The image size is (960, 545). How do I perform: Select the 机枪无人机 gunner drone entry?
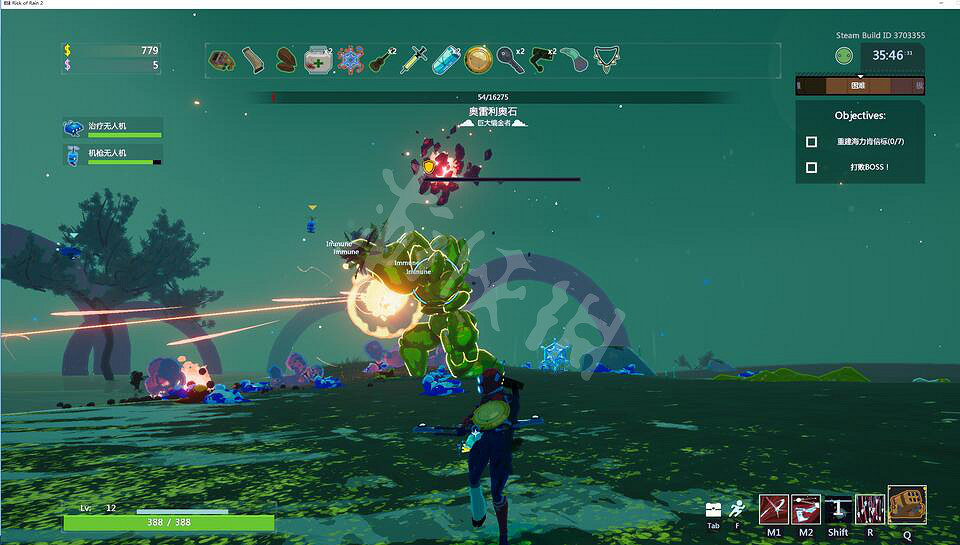111,155
